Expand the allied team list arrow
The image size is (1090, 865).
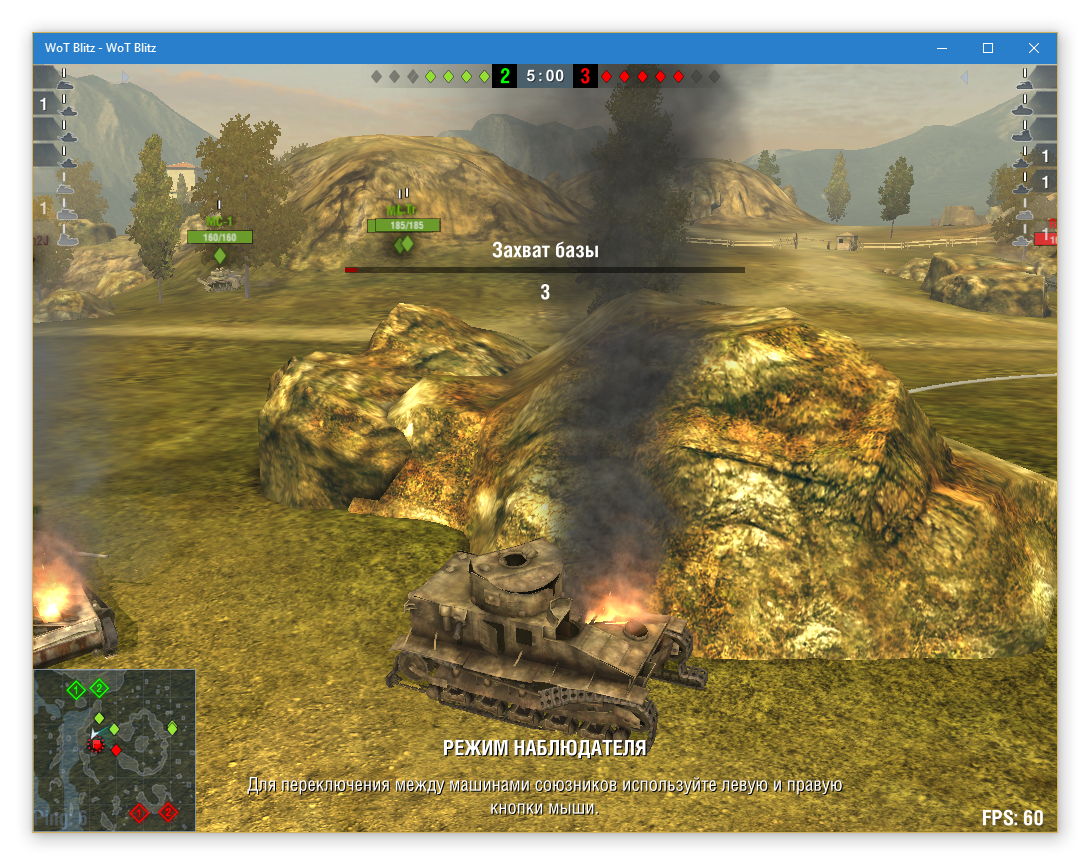pos(125,77)
